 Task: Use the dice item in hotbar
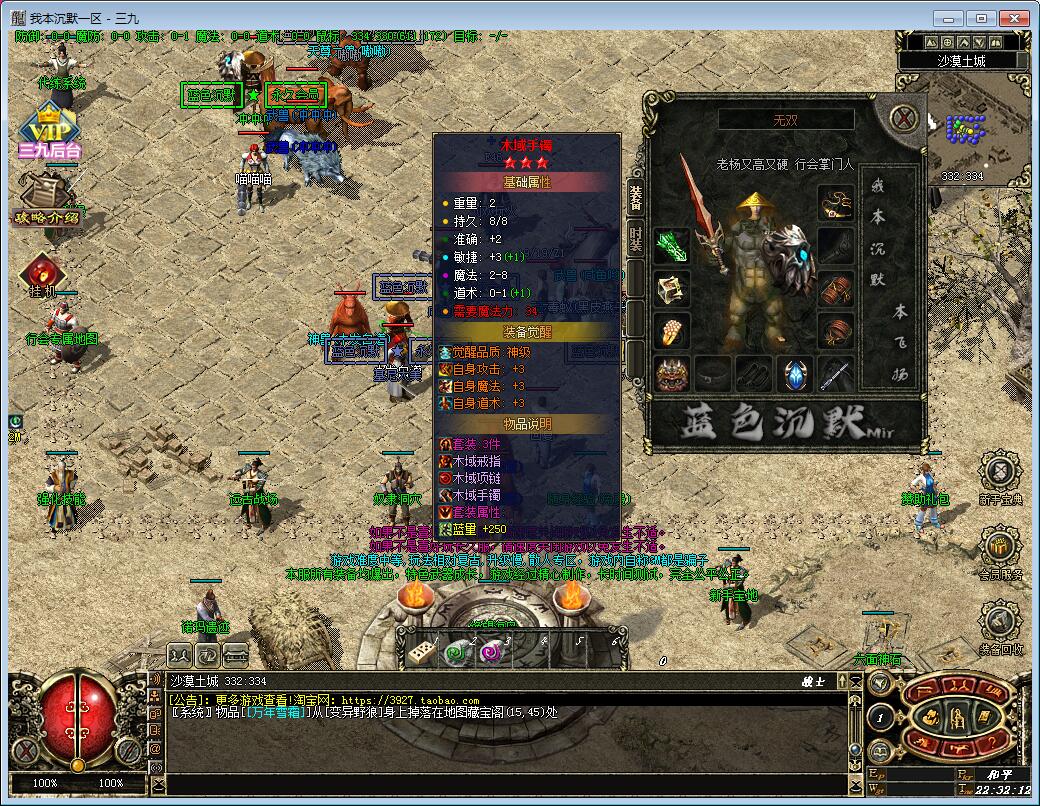(420, 652)
